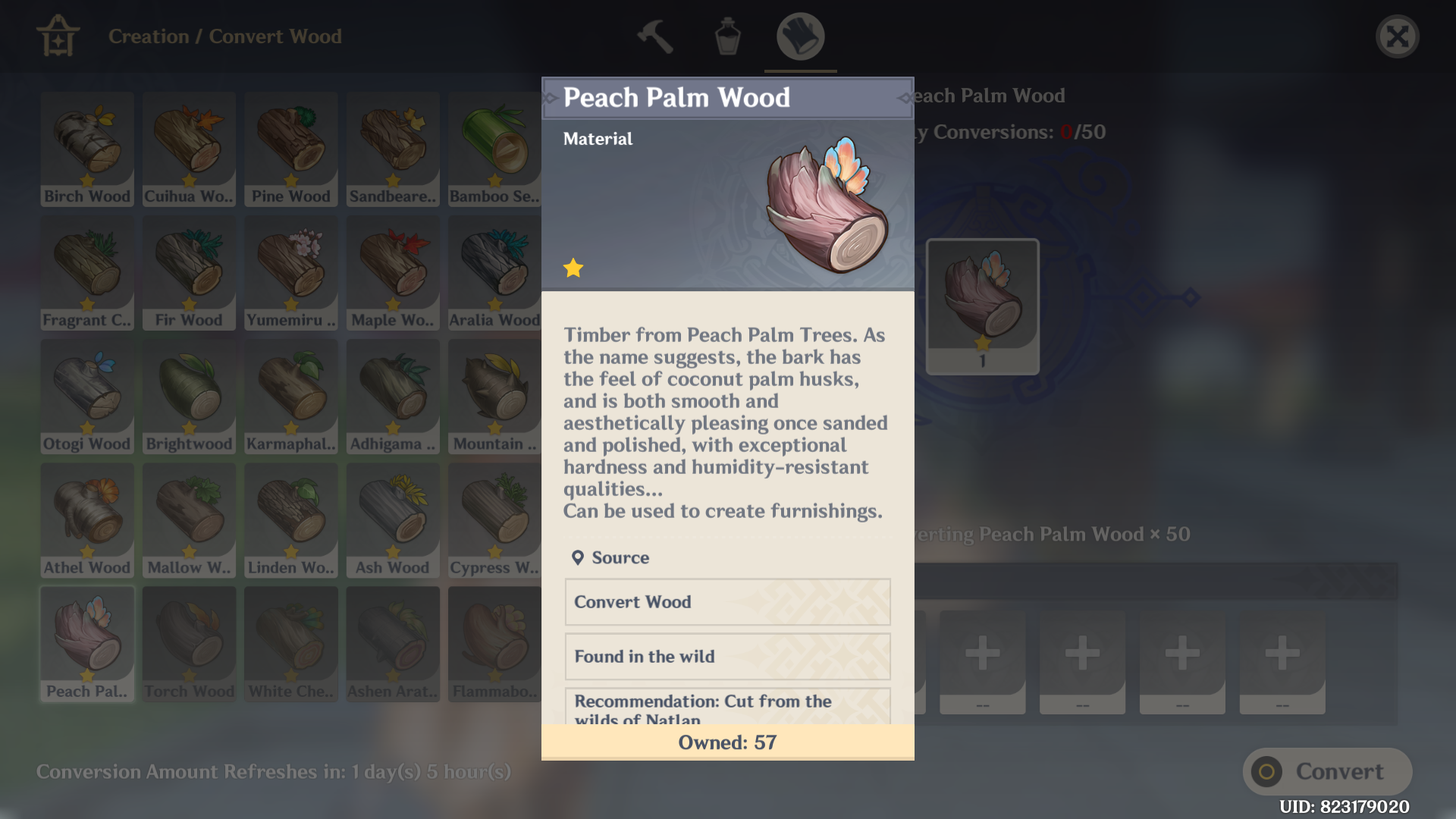Click a plus slot to add wood
Screen dimensions: 1456x819
(x=982, y=654)
